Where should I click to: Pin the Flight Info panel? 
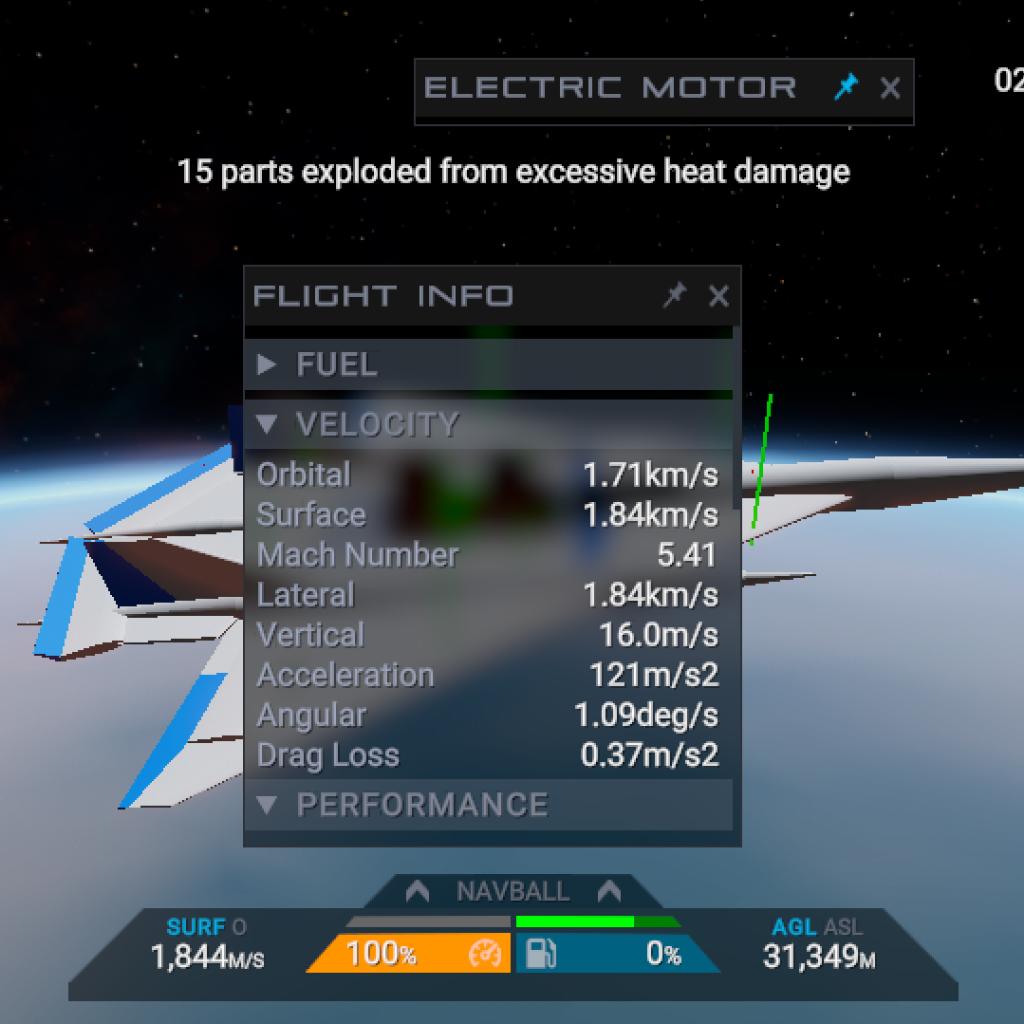pos(676,296)
